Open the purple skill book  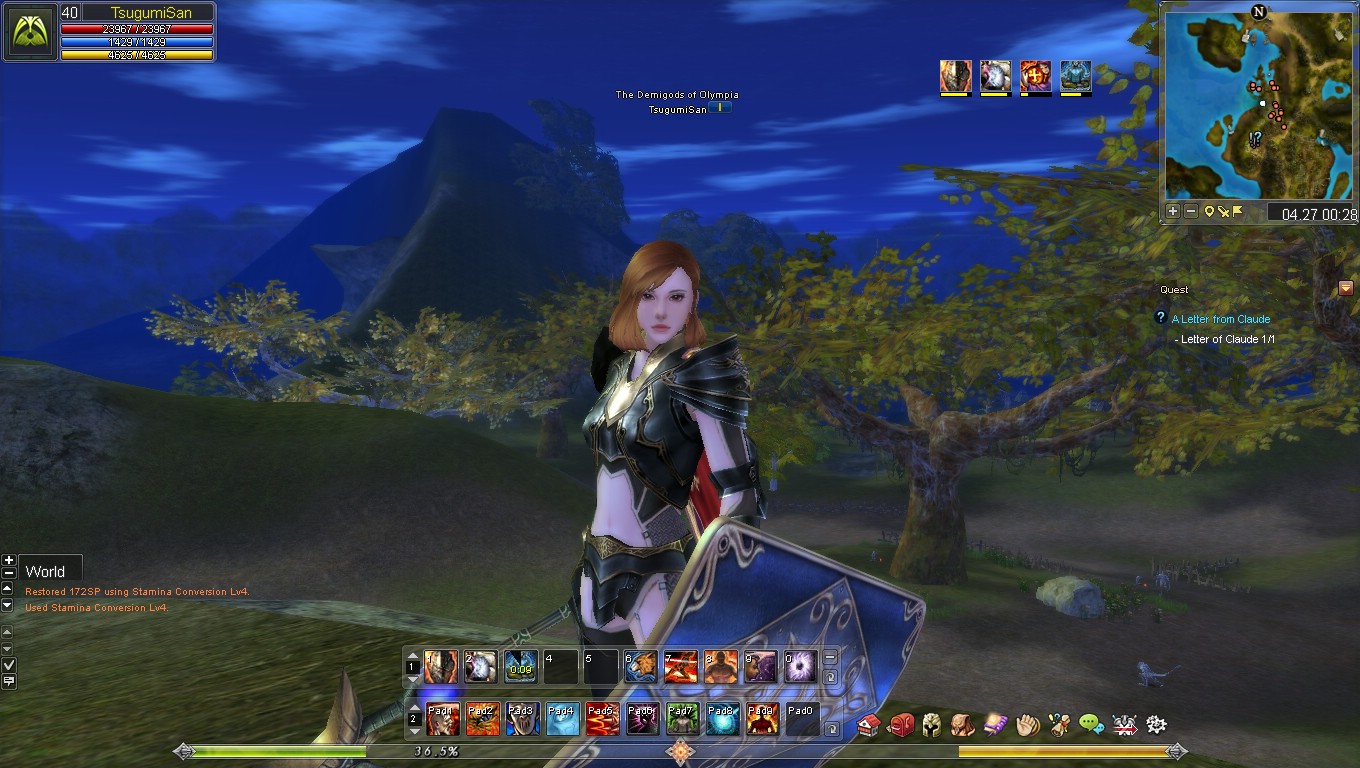[x=995, y=725]
